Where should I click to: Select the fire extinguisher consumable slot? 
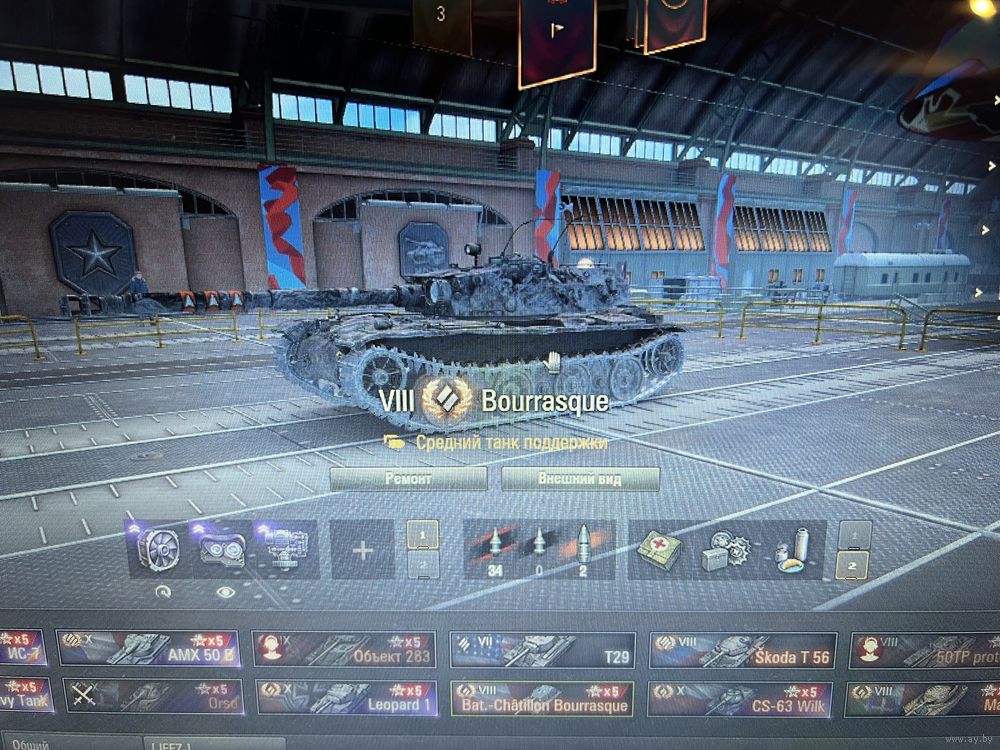pos(792,550)
